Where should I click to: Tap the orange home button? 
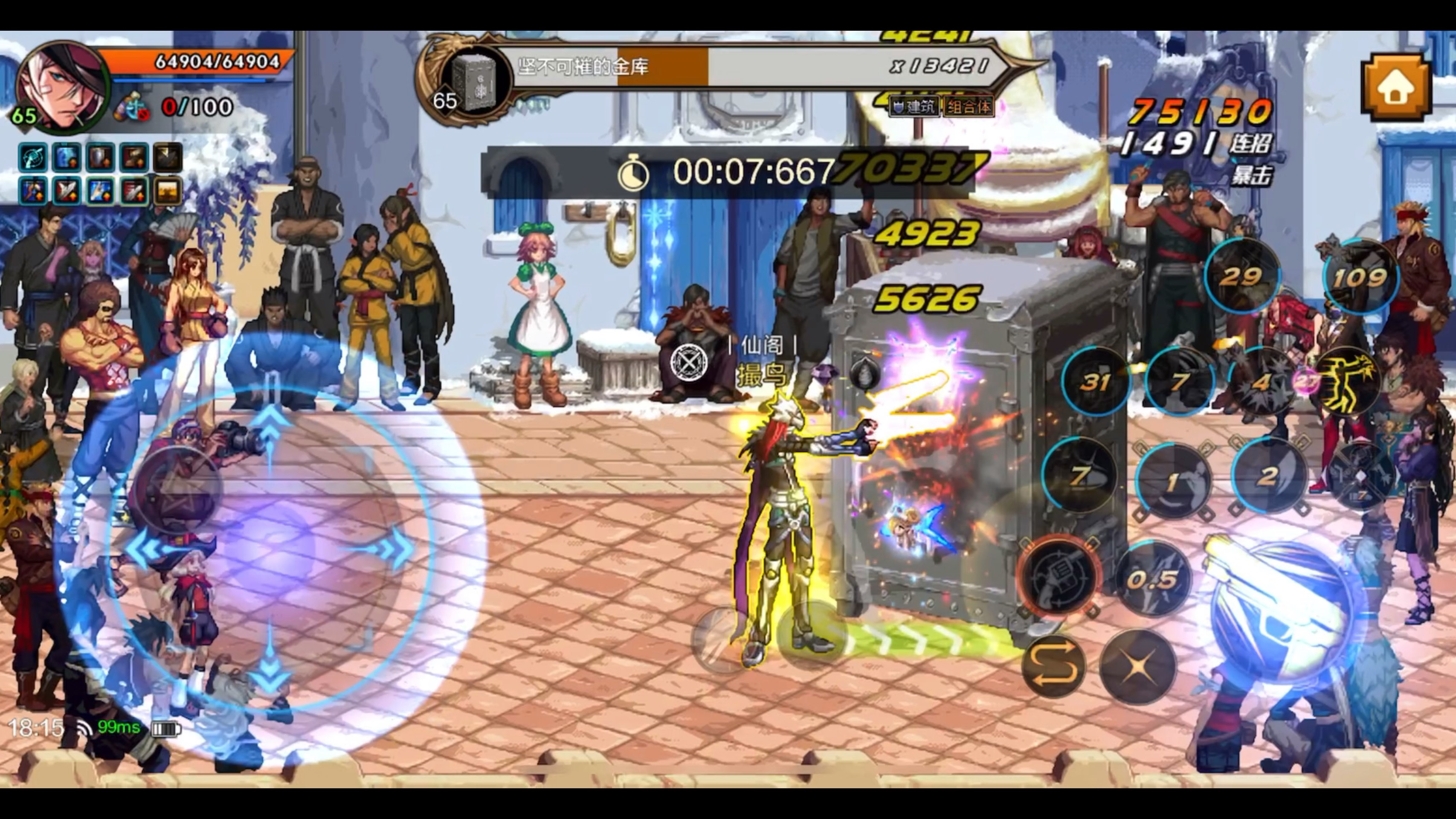[1395, 87]
